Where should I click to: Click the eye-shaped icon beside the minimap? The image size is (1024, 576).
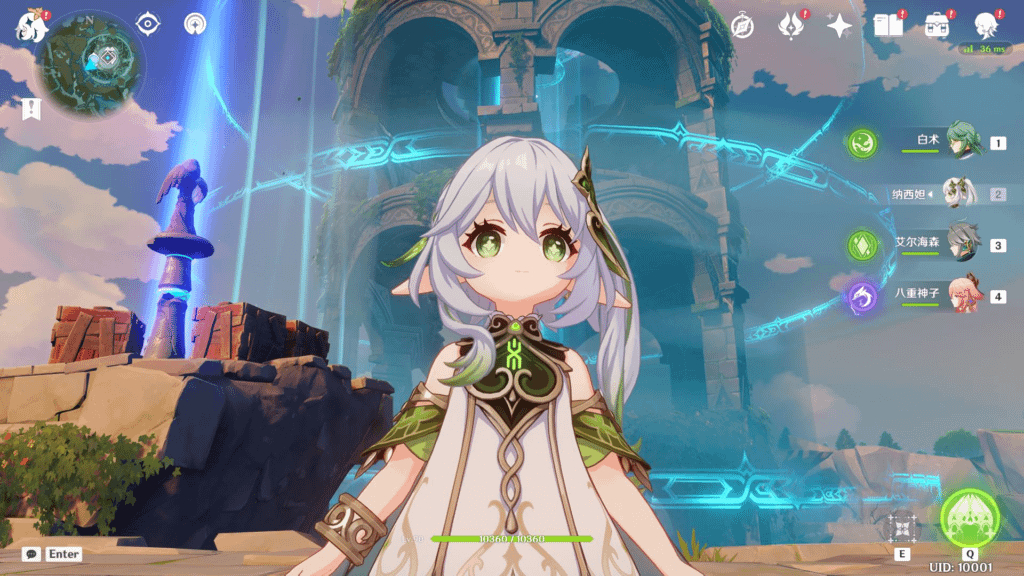coord(148,24)
